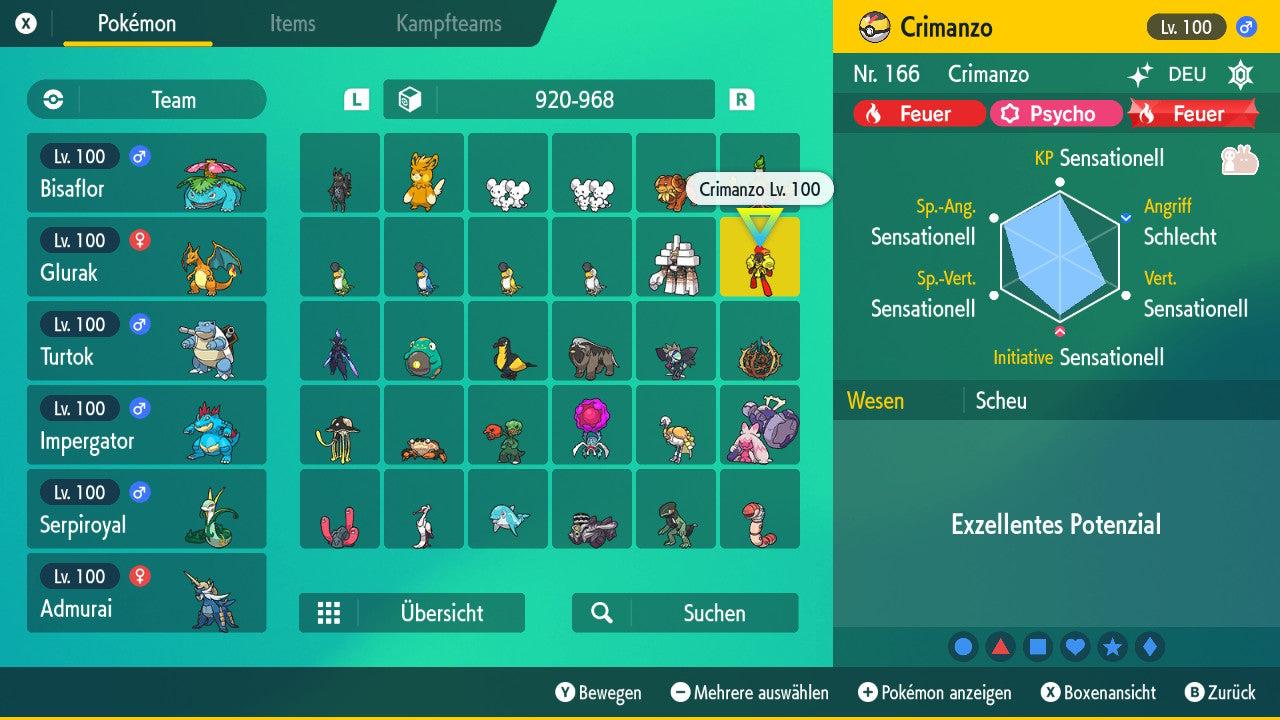Toggle the star mark for Crimanzo
Image resolution: width=1280 pixels, height=720 pixels.
(x=1112, y=646)
